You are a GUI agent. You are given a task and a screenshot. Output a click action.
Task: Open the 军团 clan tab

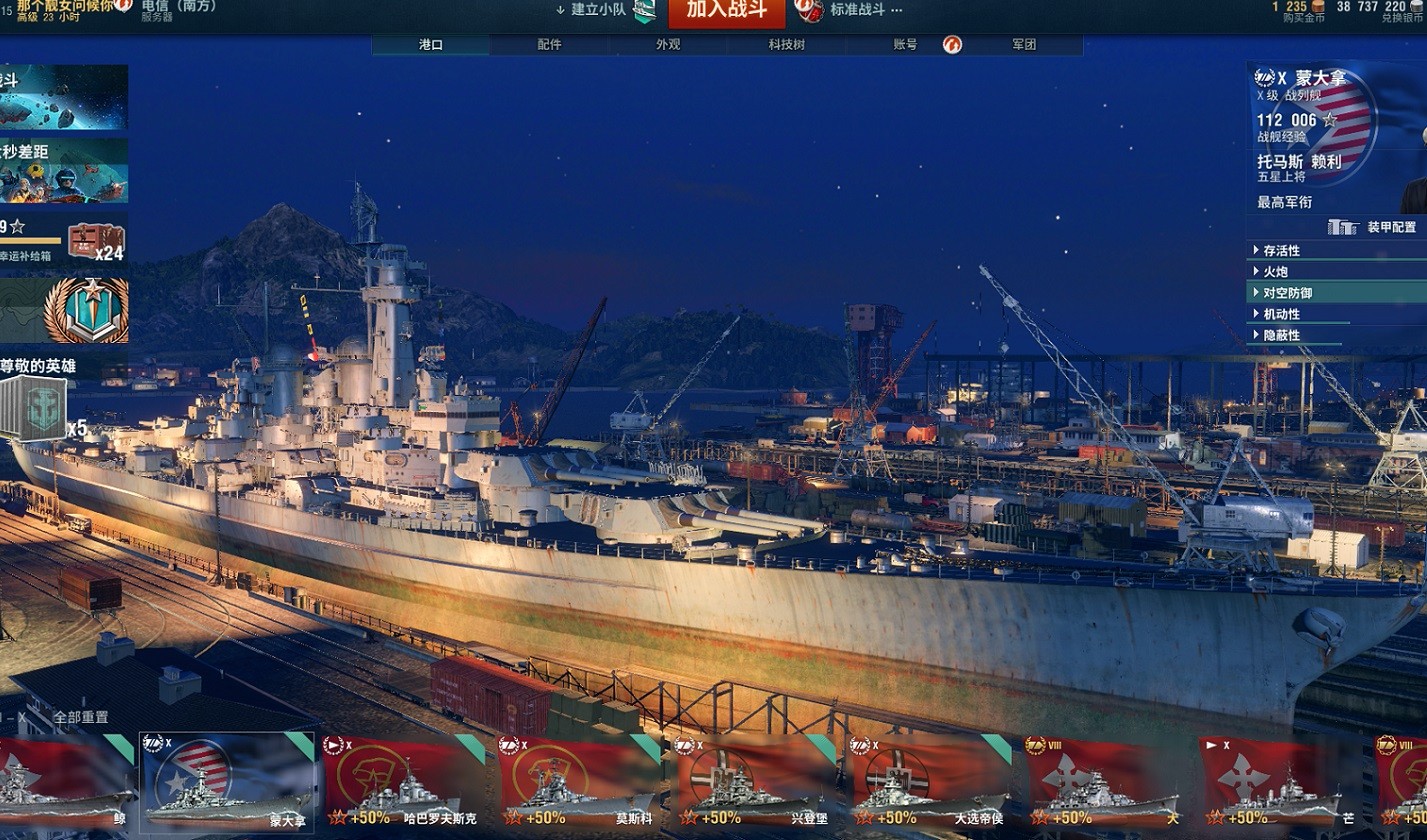pos(1024,45)
